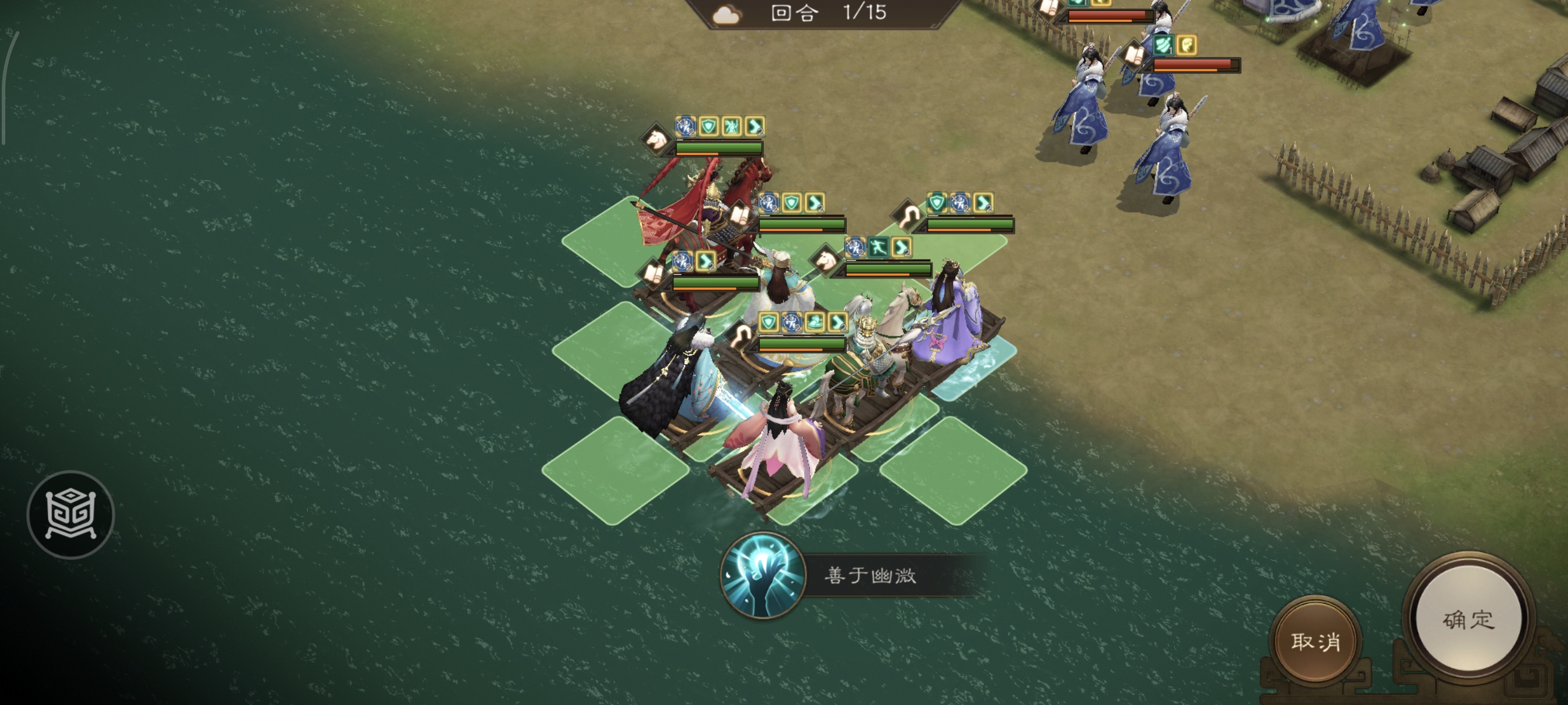Select the book unit-type icon beside the leftmost health bar

coord(652,274)
